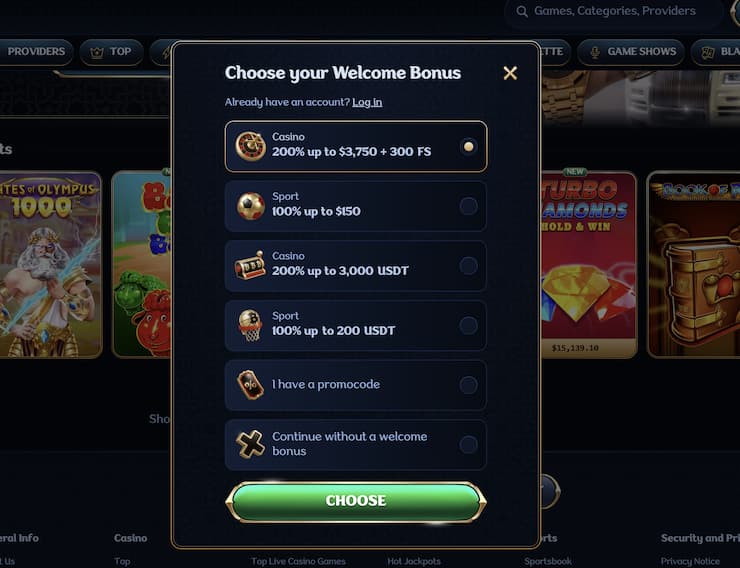Open the Gates of Olympus 1000 game

[50, 264]
